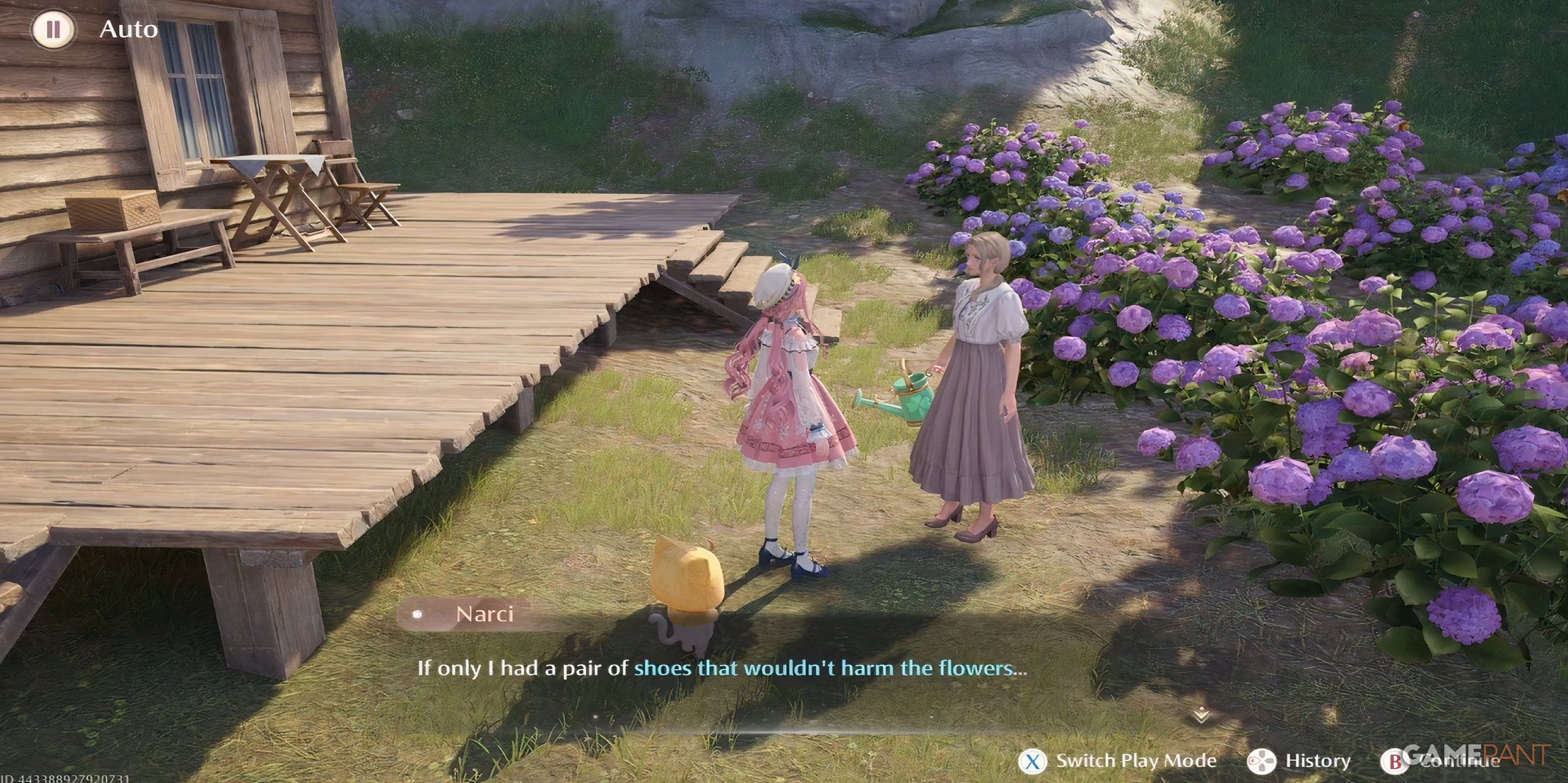1568x783 pixels.
Task: Pause the auto-playing dialogue
Action: tap(53, 30)
